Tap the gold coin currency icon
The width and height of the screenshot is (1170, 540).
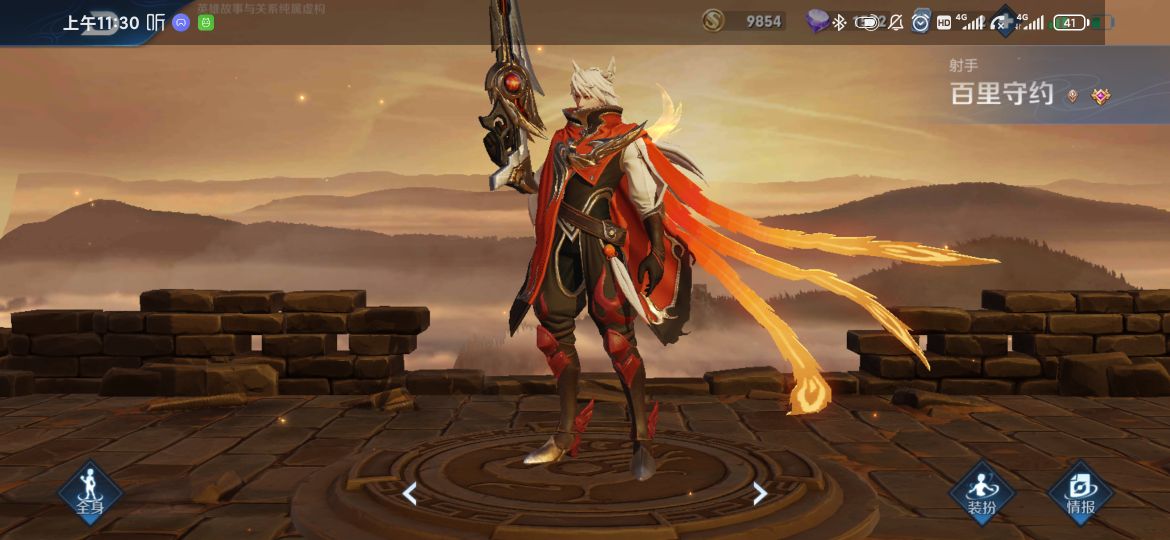tap(713, 21)
